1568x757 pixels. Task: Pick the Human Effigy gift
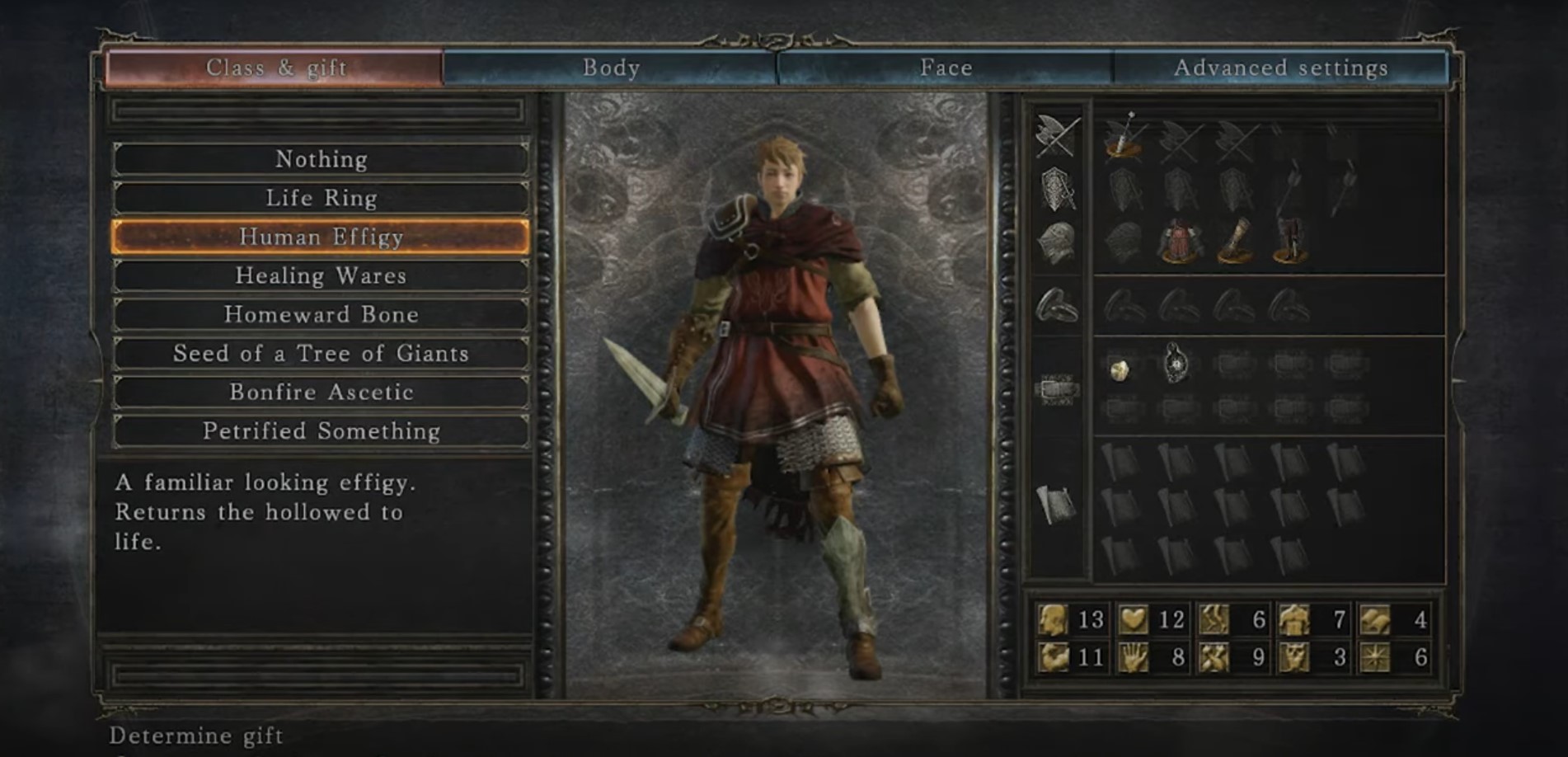point(321,237)
